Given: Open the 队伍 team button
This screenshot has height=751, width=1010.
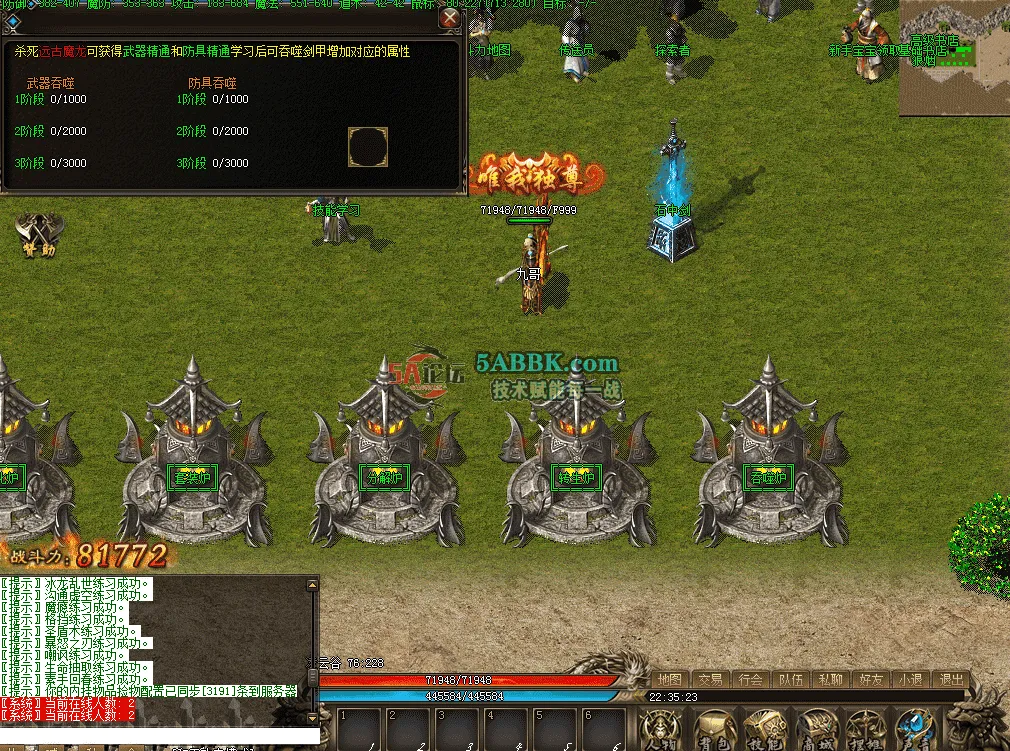Looking at the screenshot, I should 790,680.
